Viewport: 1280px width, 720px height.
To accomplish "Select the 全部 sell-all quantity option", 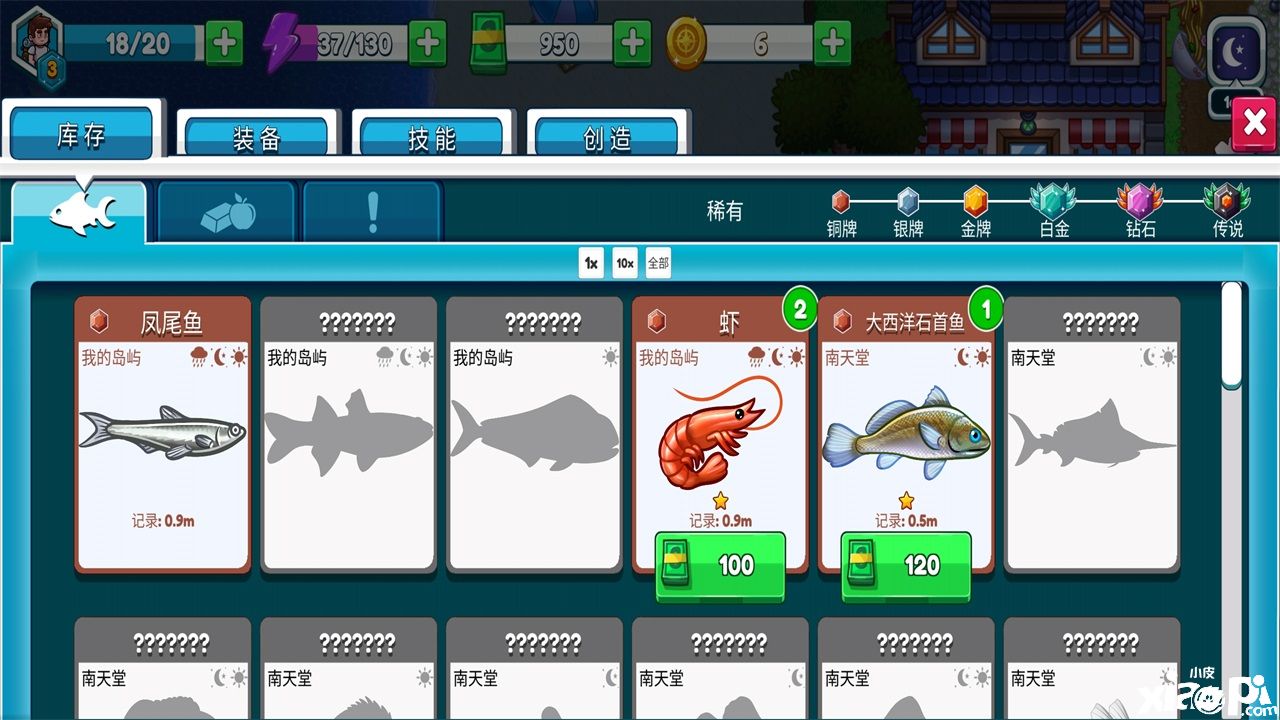I will (x=658, y=263).
